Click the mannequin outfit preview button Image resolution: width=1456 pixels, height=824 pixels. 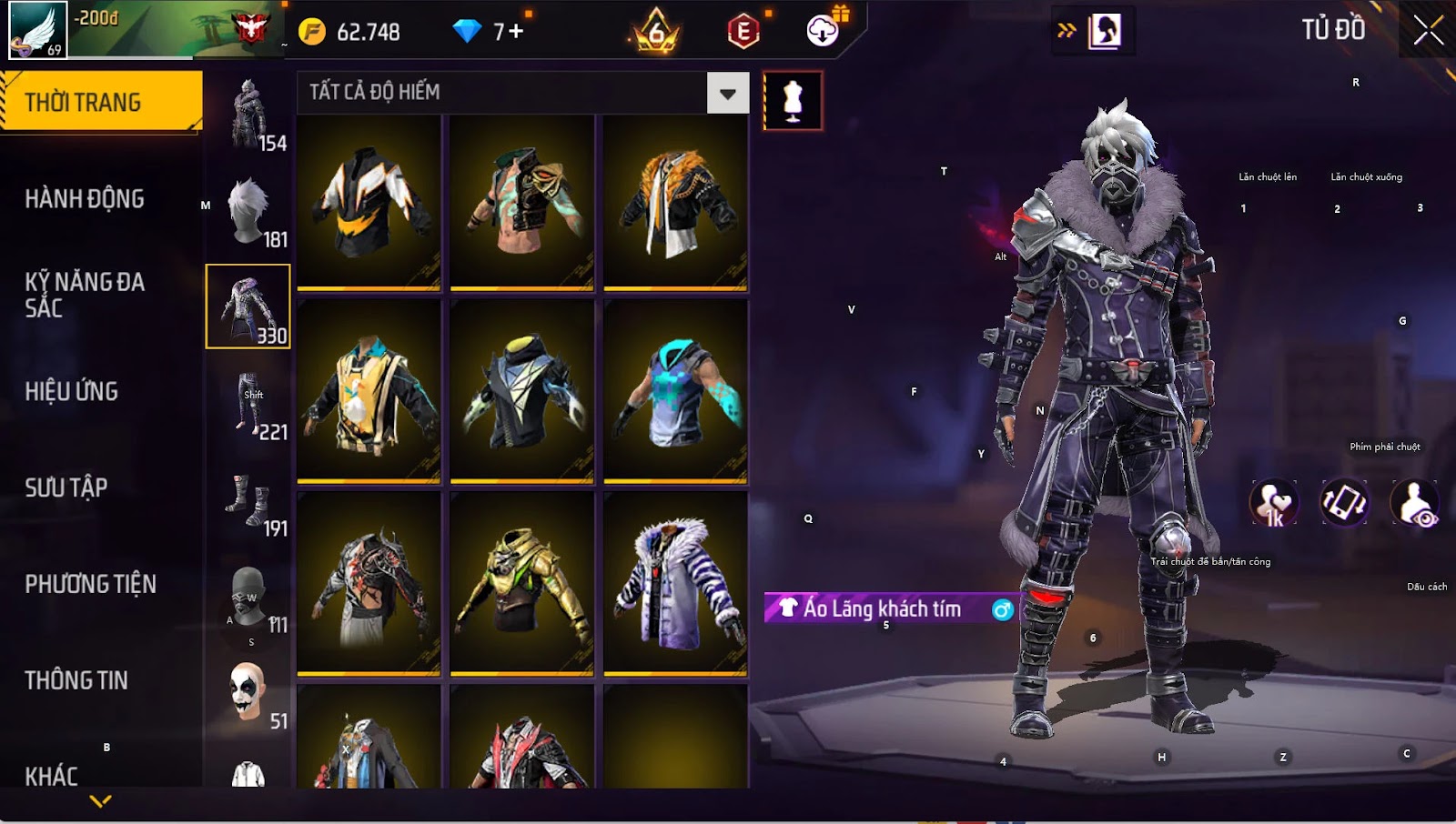click(793, 101)
